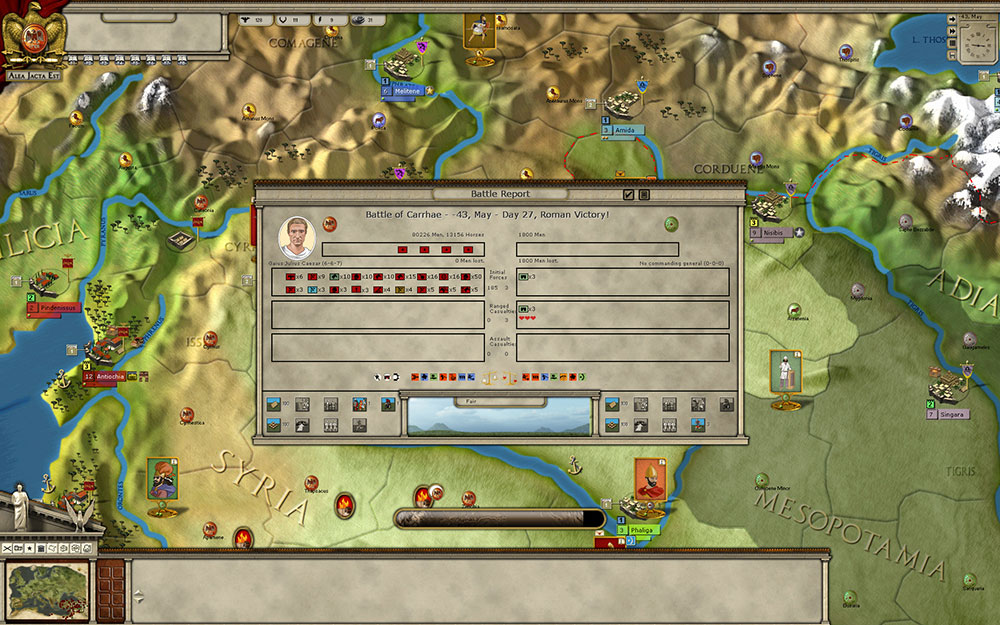Click the message log scroll arrows
Image resolution: width=1000 pixels, height=625 pixels.
pos(138,595)
